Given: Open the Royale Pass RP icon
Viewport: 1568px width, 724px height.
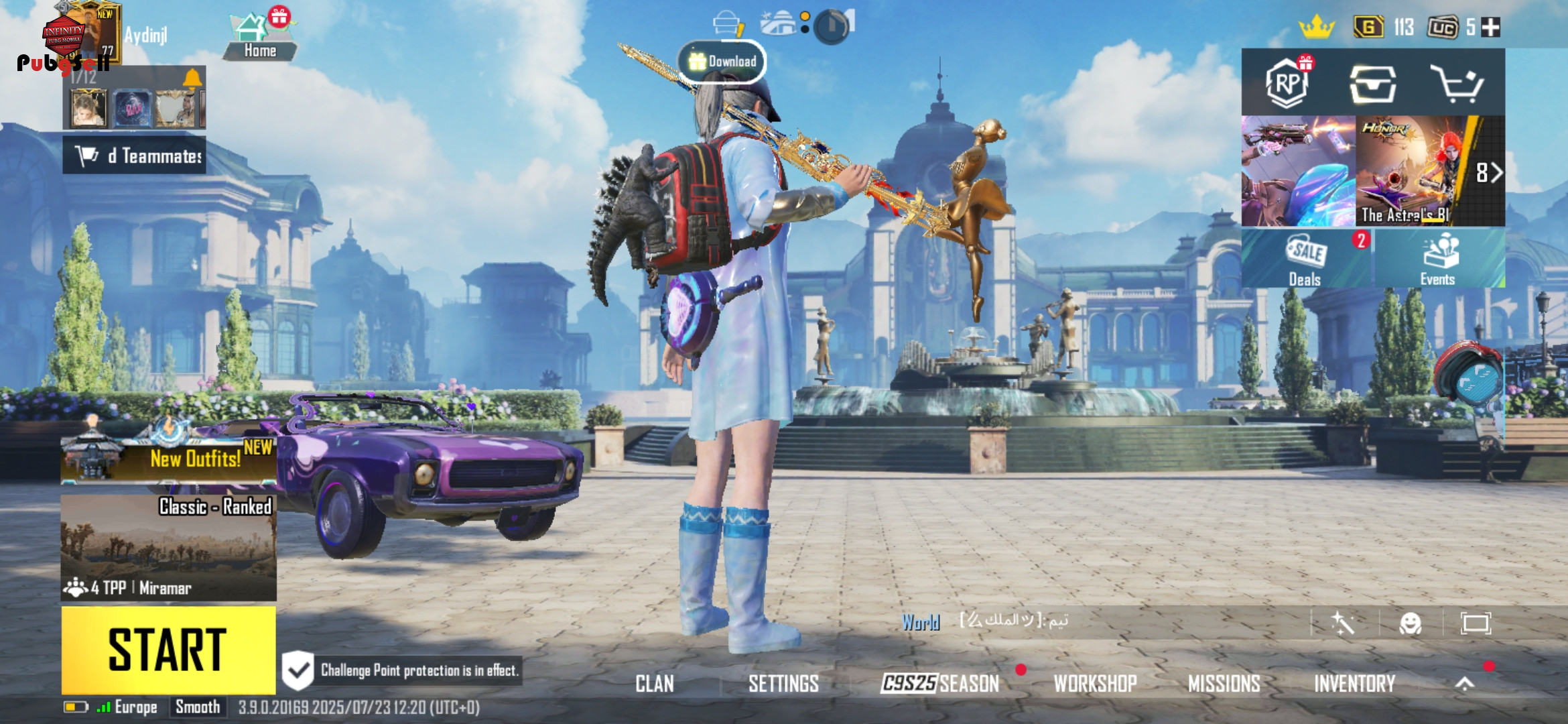Looking at the screenshot, I should click(1287, 83).
